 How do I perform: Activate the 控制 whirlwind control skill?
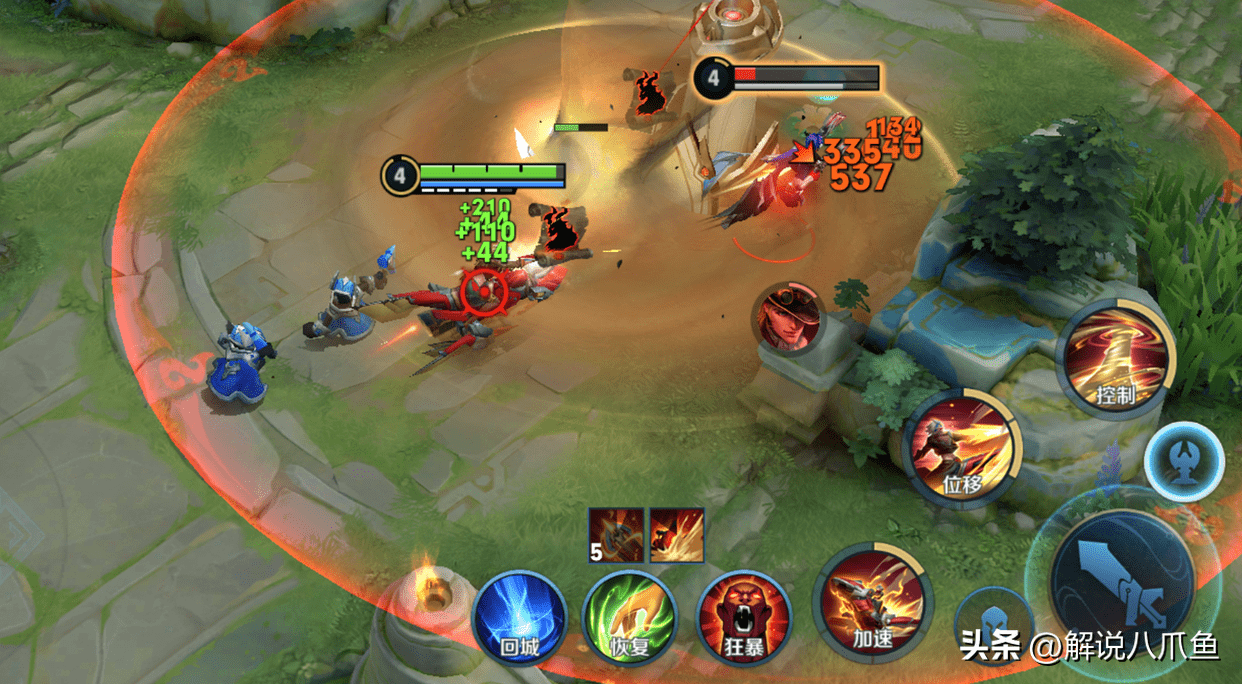(x=1114, y=355)
